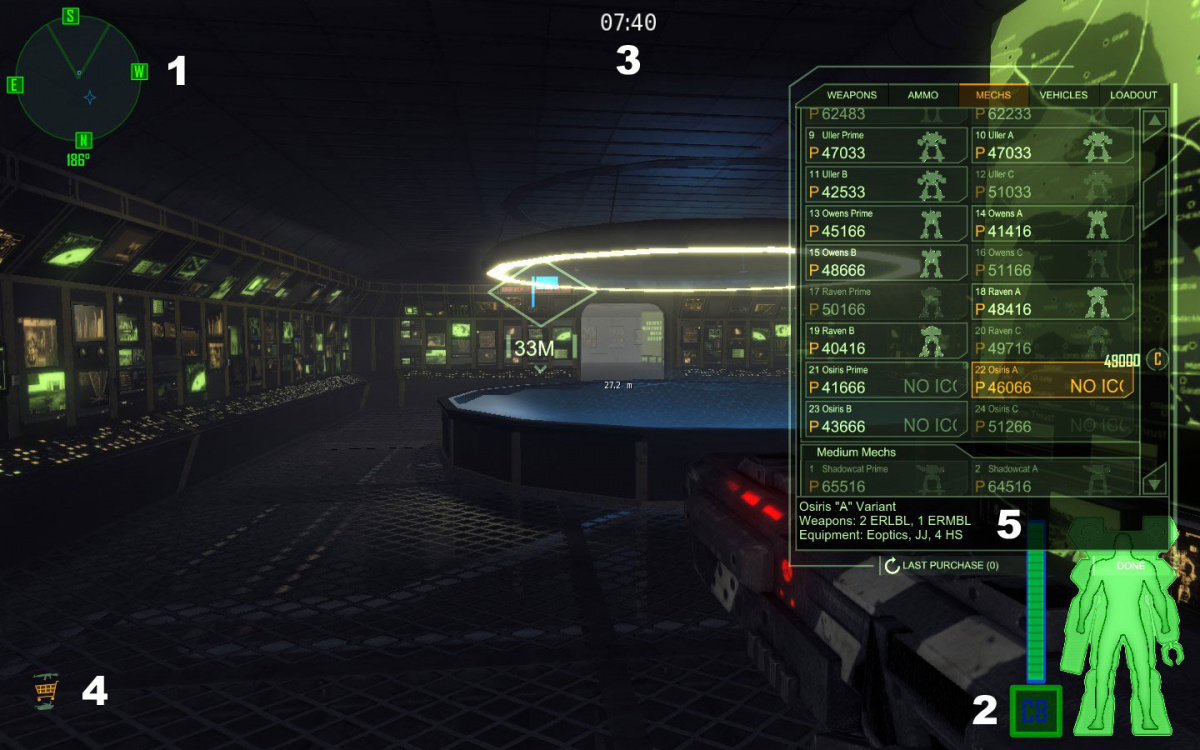
Task: Purchase the Owens Prime mech
Action: tap(886, 223)
